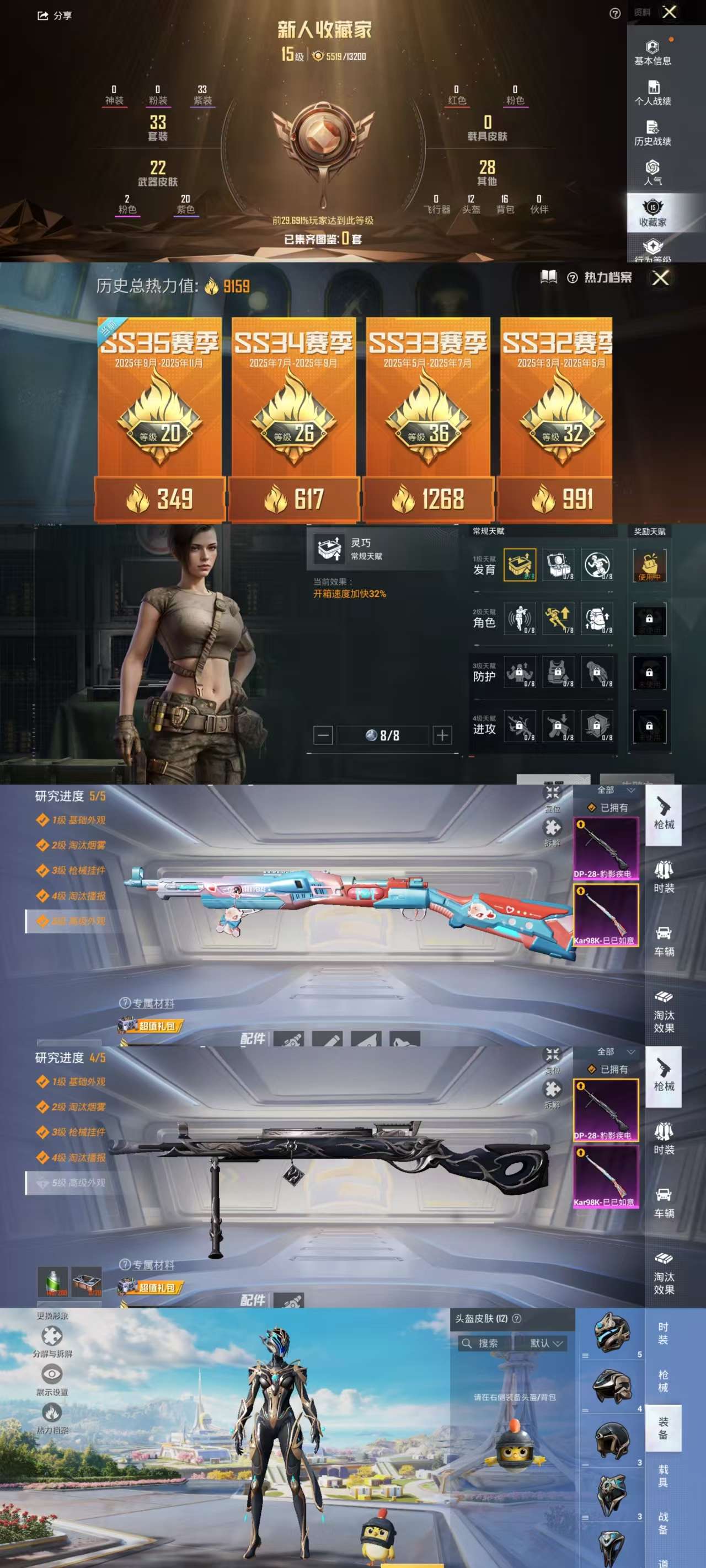Switch to the 个人战绩 tab
Screen dimensions: 706x1568
(652, 93)
